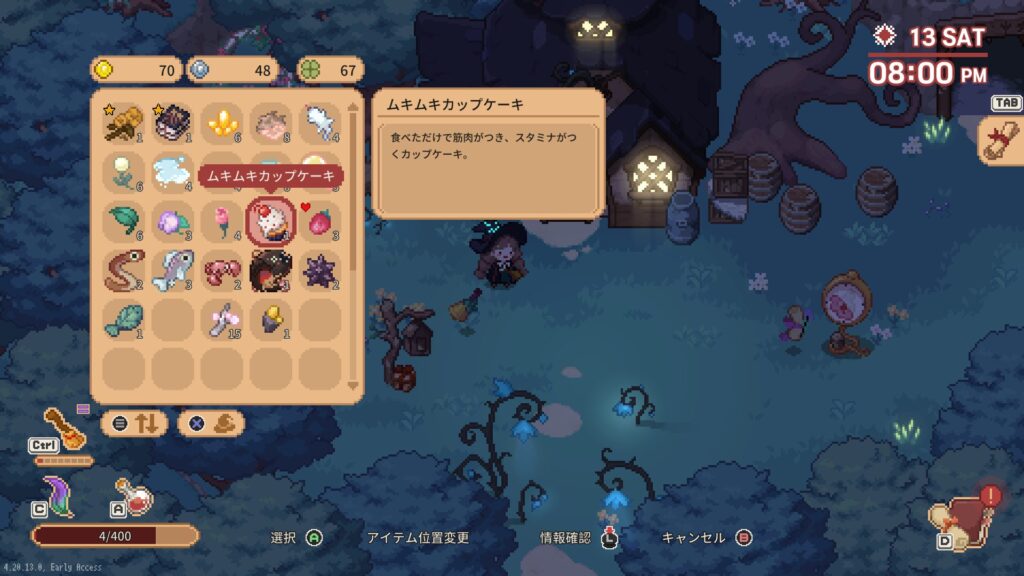This screenshot has height=576, width=1024.
Task: Click the green fish inventory slot
Action: pos(124,319)
